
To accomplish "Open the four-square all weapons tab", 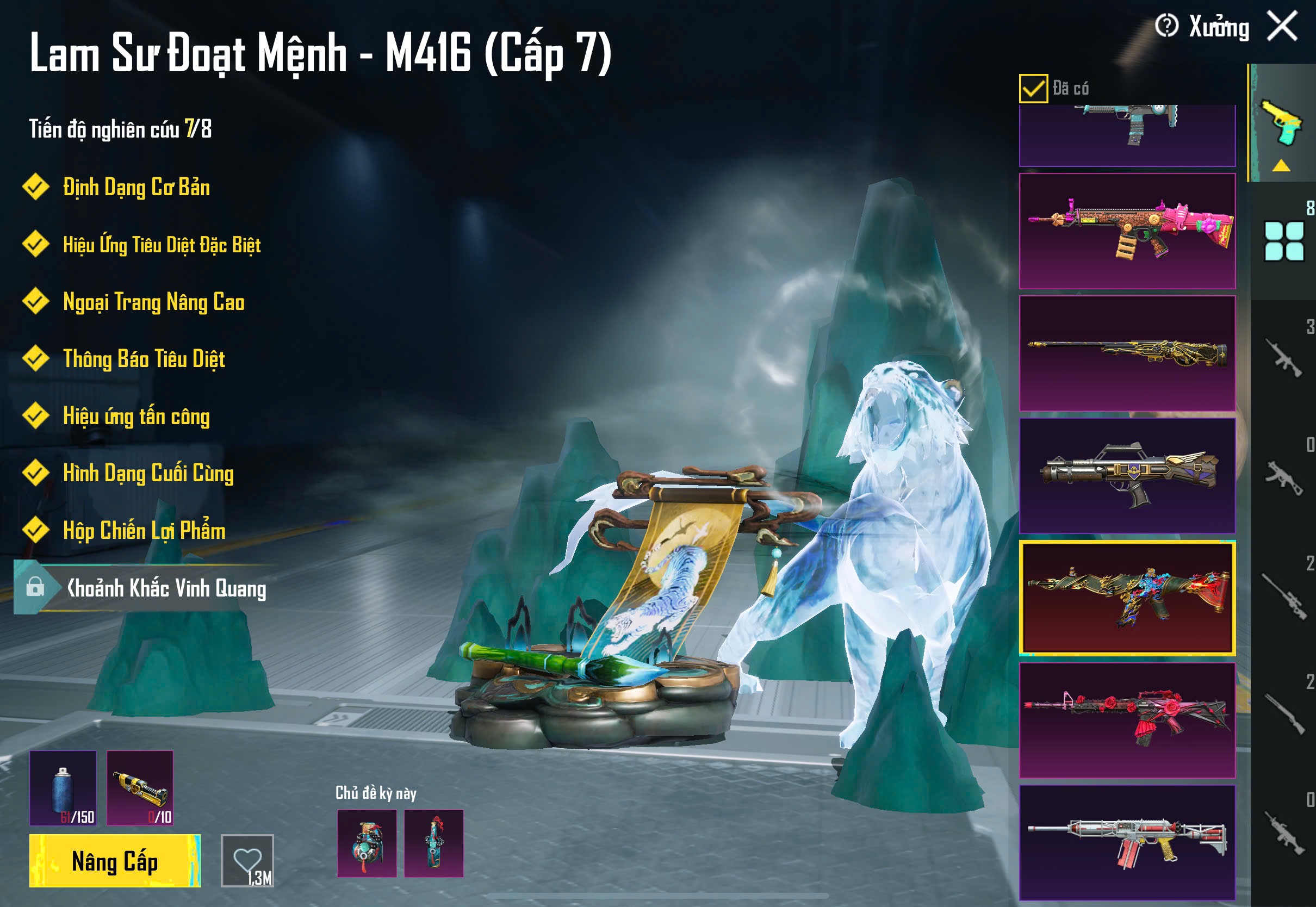I will click(x=1283, y=241).
